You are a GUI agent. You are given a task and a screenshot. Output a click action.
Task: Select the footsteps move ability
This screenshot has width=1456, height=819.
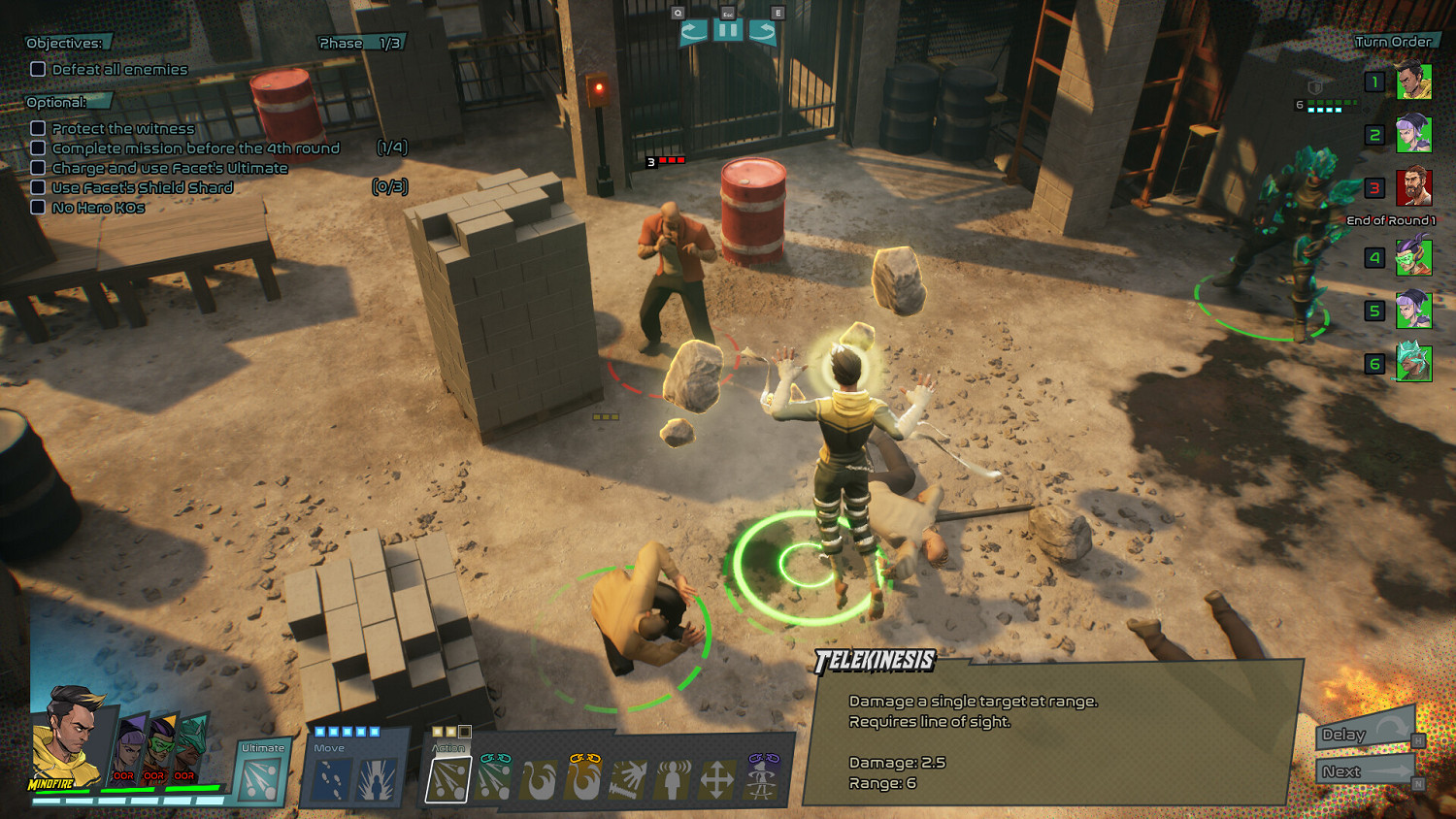[330, 779]
